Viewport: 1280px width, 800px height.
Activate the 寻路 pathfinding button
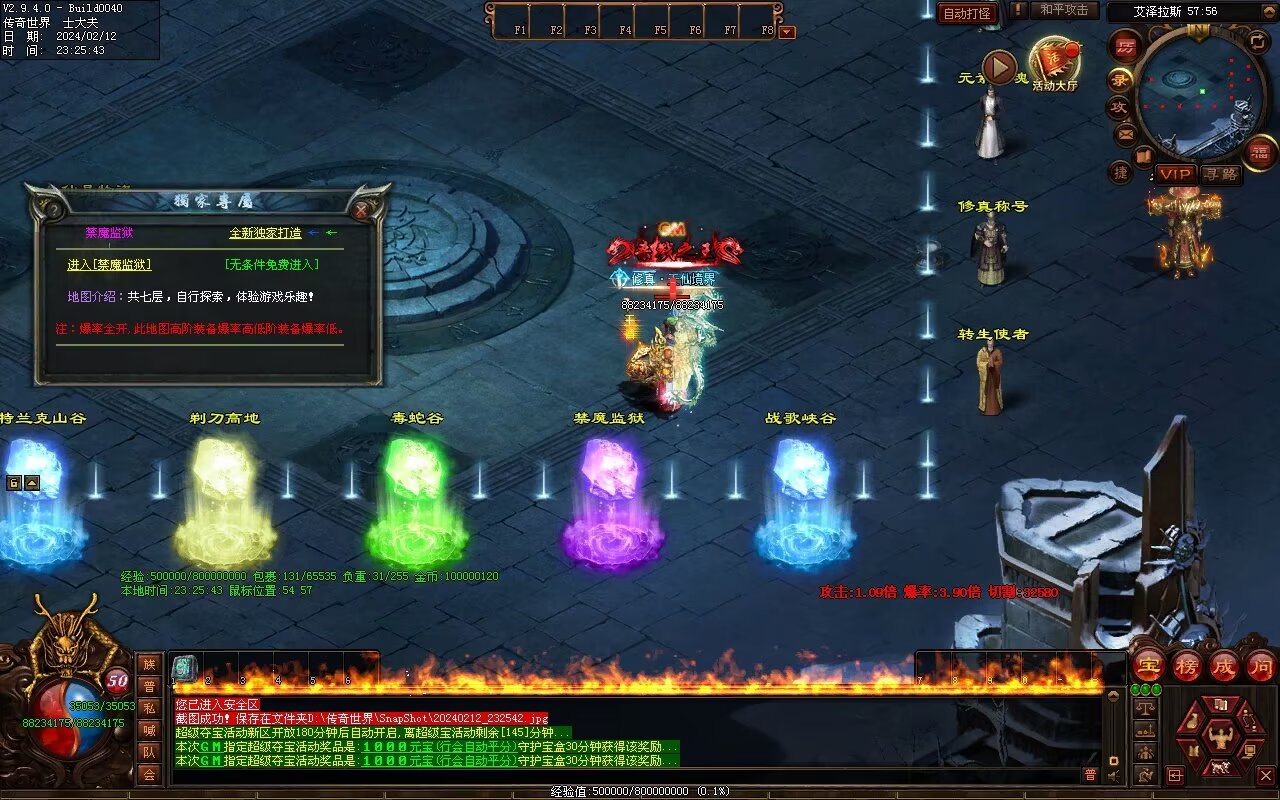(1220, 174)
